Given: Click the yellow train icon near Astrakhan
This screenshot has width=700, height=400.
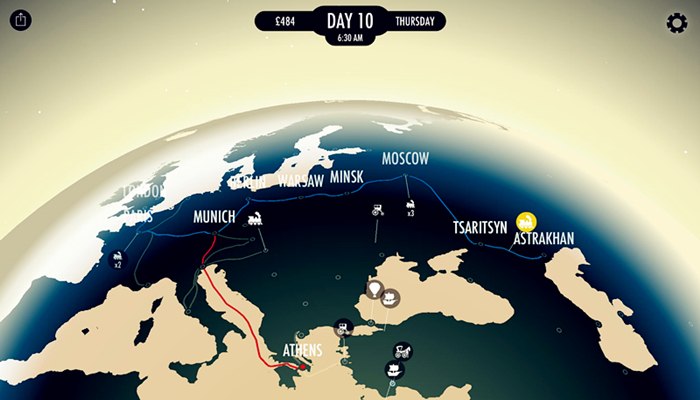Looking at the screenshot, I should click(526, 221).
